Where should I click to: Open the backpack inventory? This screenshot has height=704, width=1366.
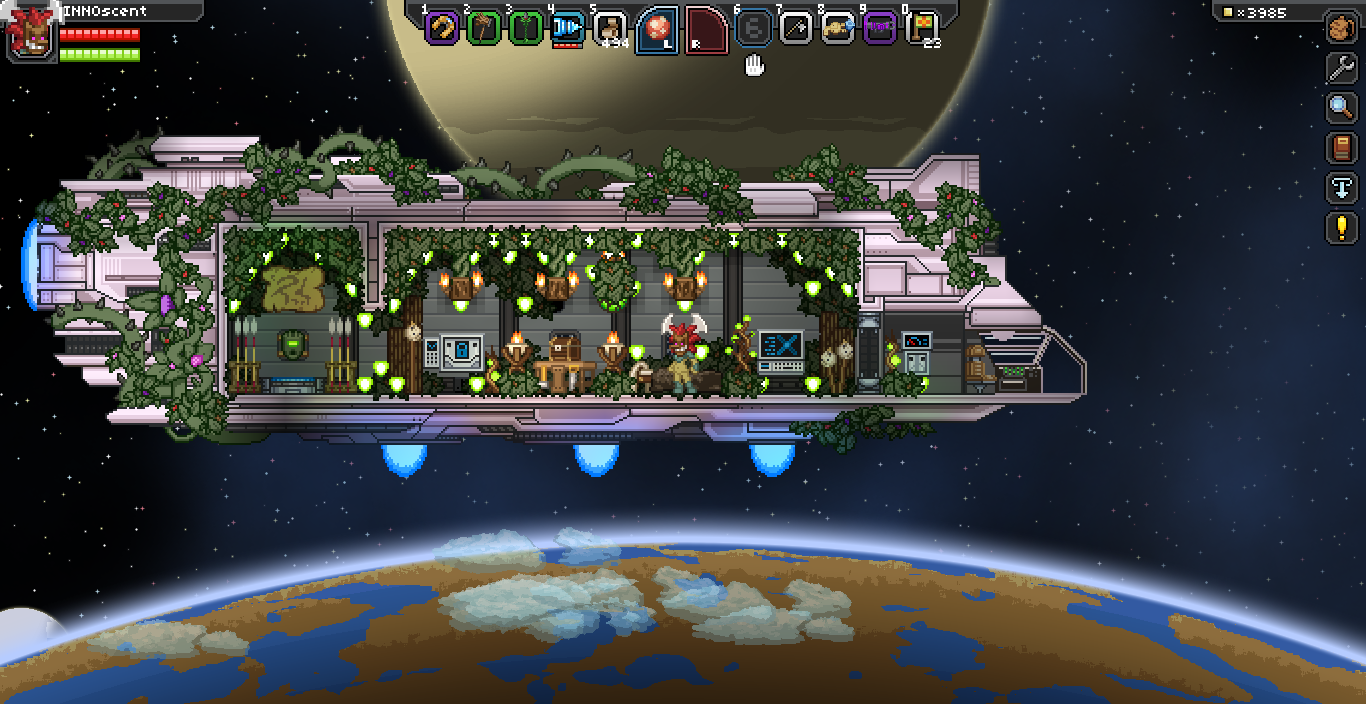point(1341,27)
